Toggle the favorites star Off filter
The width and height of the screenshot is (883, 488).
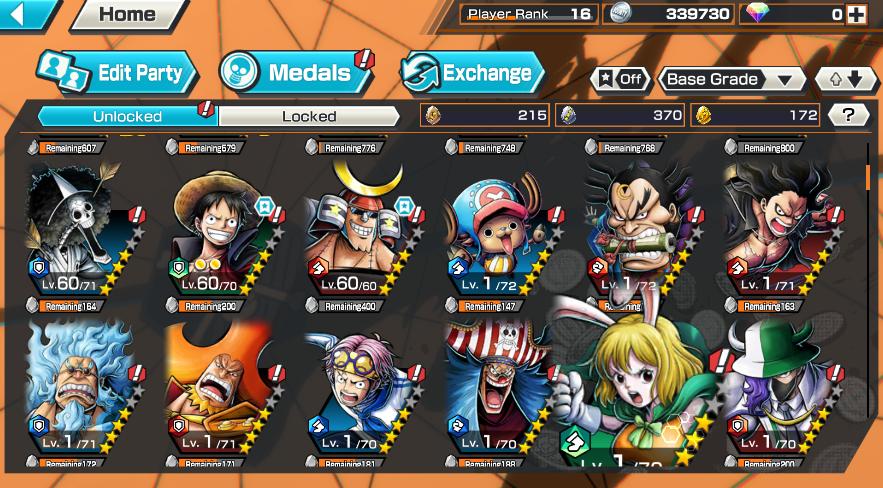(620, 79)
